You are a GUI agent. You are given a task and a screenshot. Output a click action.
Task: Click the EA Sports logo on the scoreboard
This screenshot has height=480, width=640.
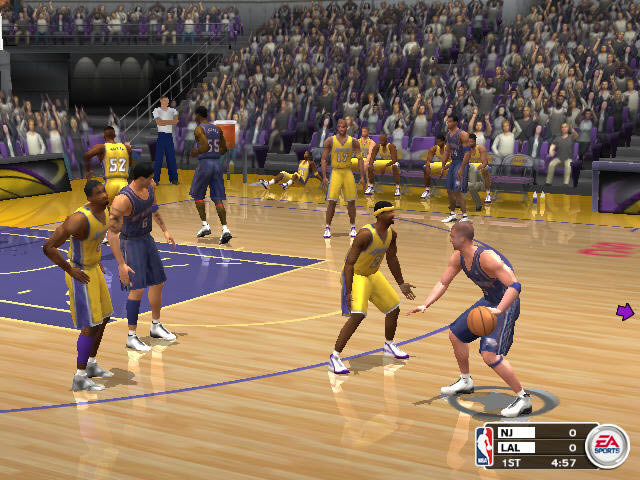pyautogui.click(x=606, y=446)
